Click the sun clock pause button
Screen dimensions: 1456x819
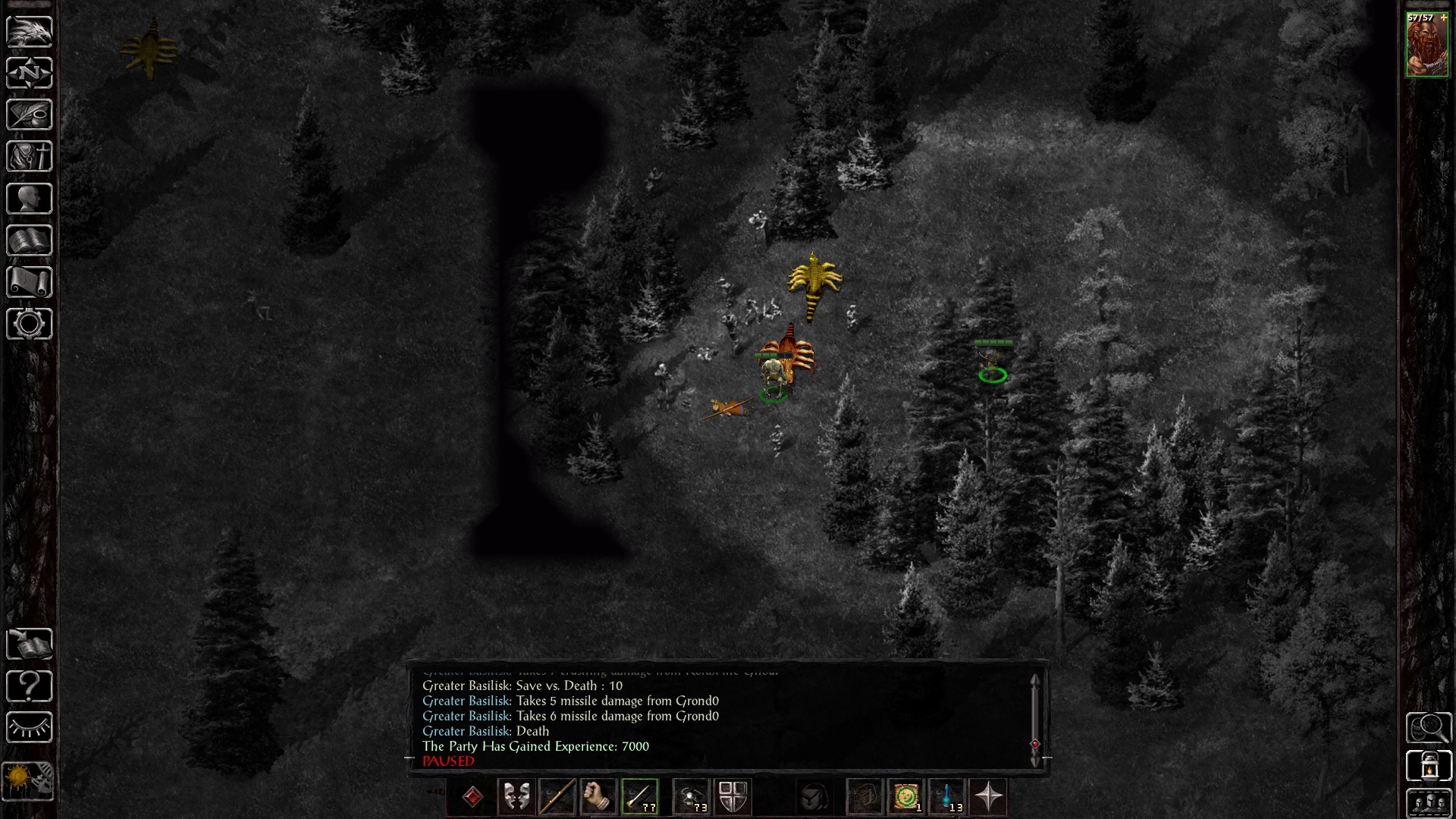click(x=28, y=780)
